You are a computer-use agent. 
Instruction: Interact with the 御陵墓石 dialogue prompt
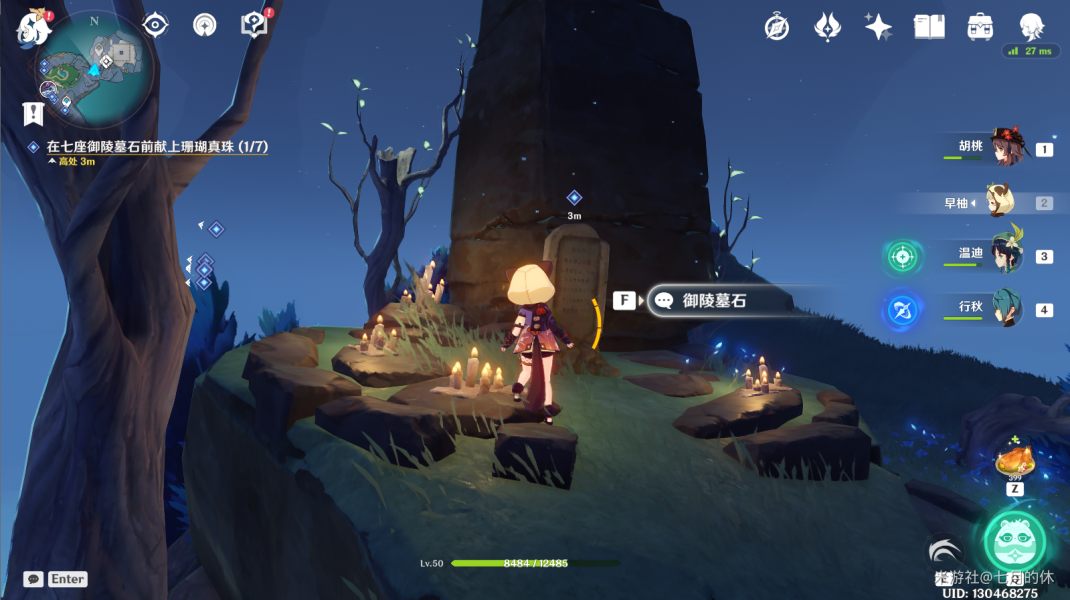click(713, 300)
